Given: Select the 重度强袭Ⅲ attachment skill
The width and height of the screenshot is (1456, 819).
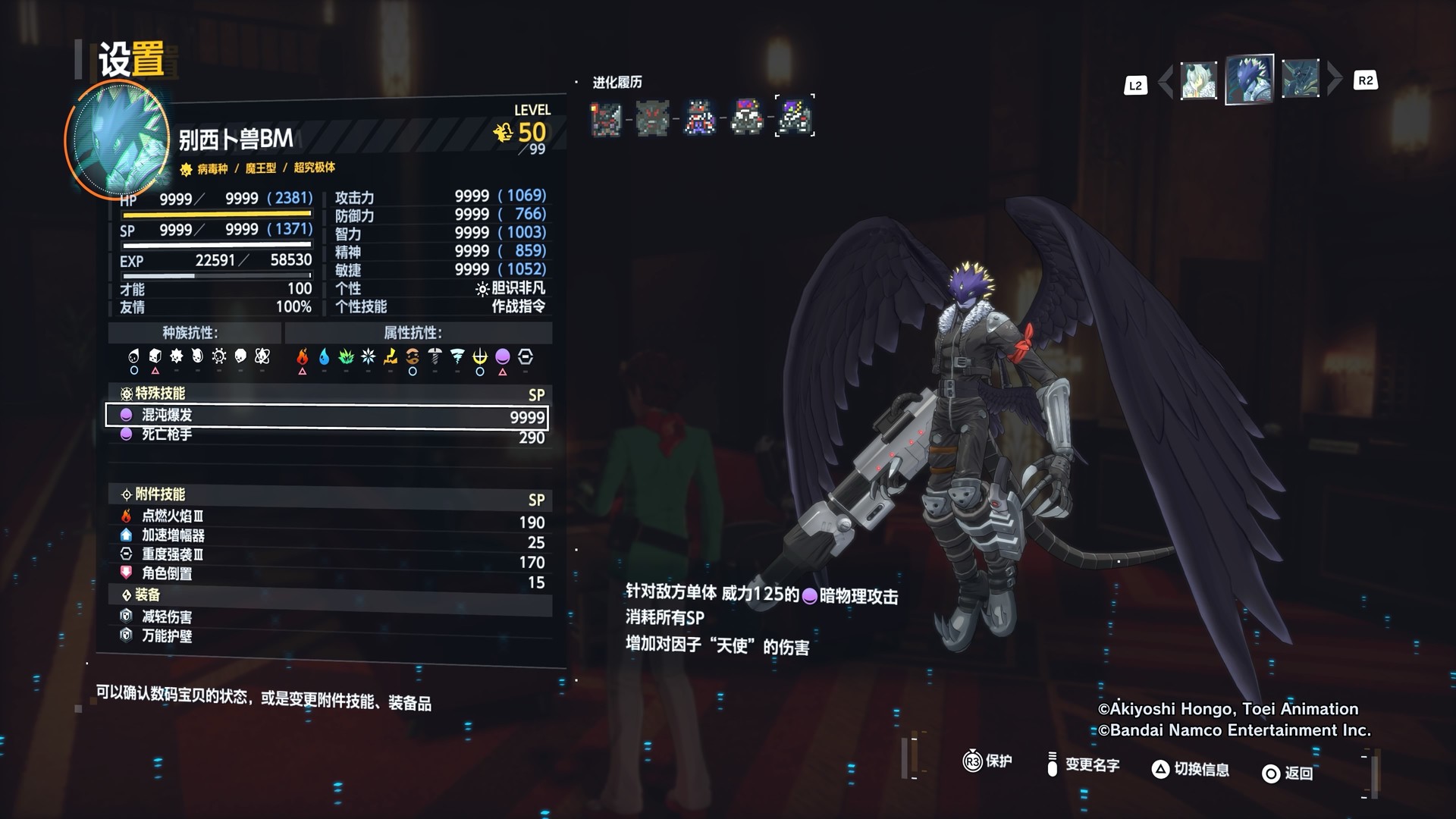Looking at the screenshot, I should click(x=326, y=555).
